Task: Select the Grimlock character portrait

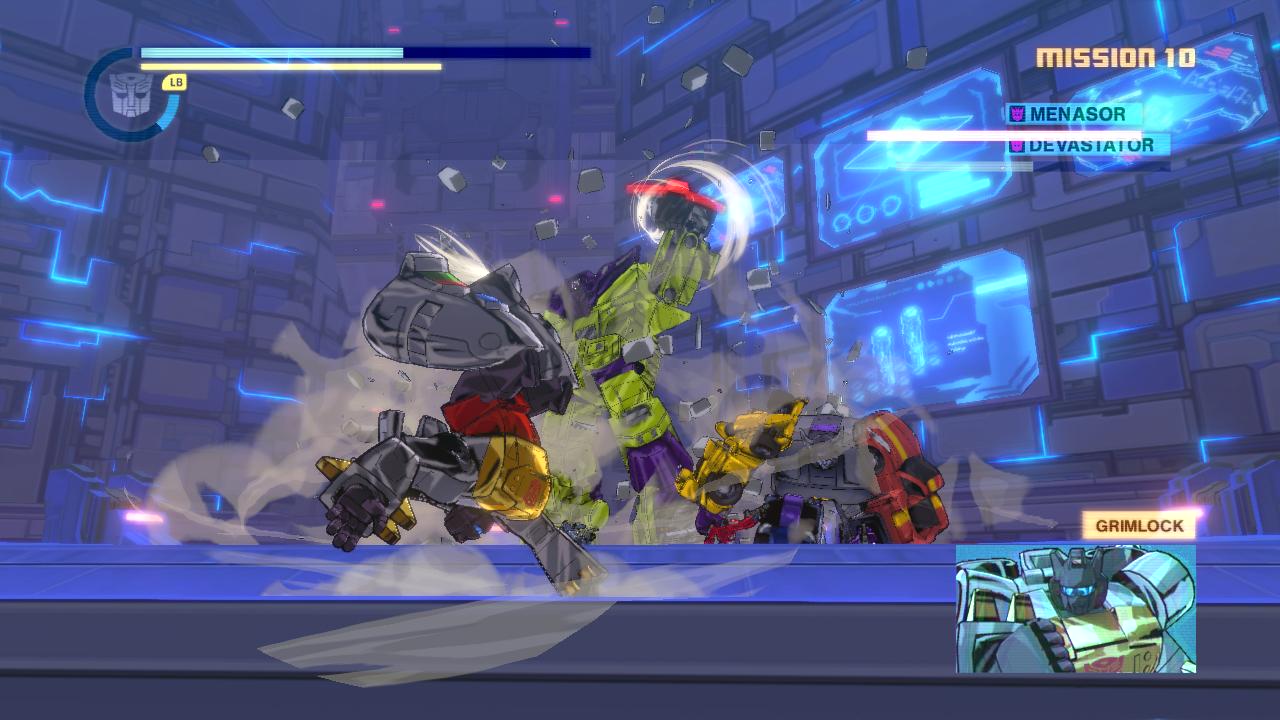Action: tap(1075, 608)
